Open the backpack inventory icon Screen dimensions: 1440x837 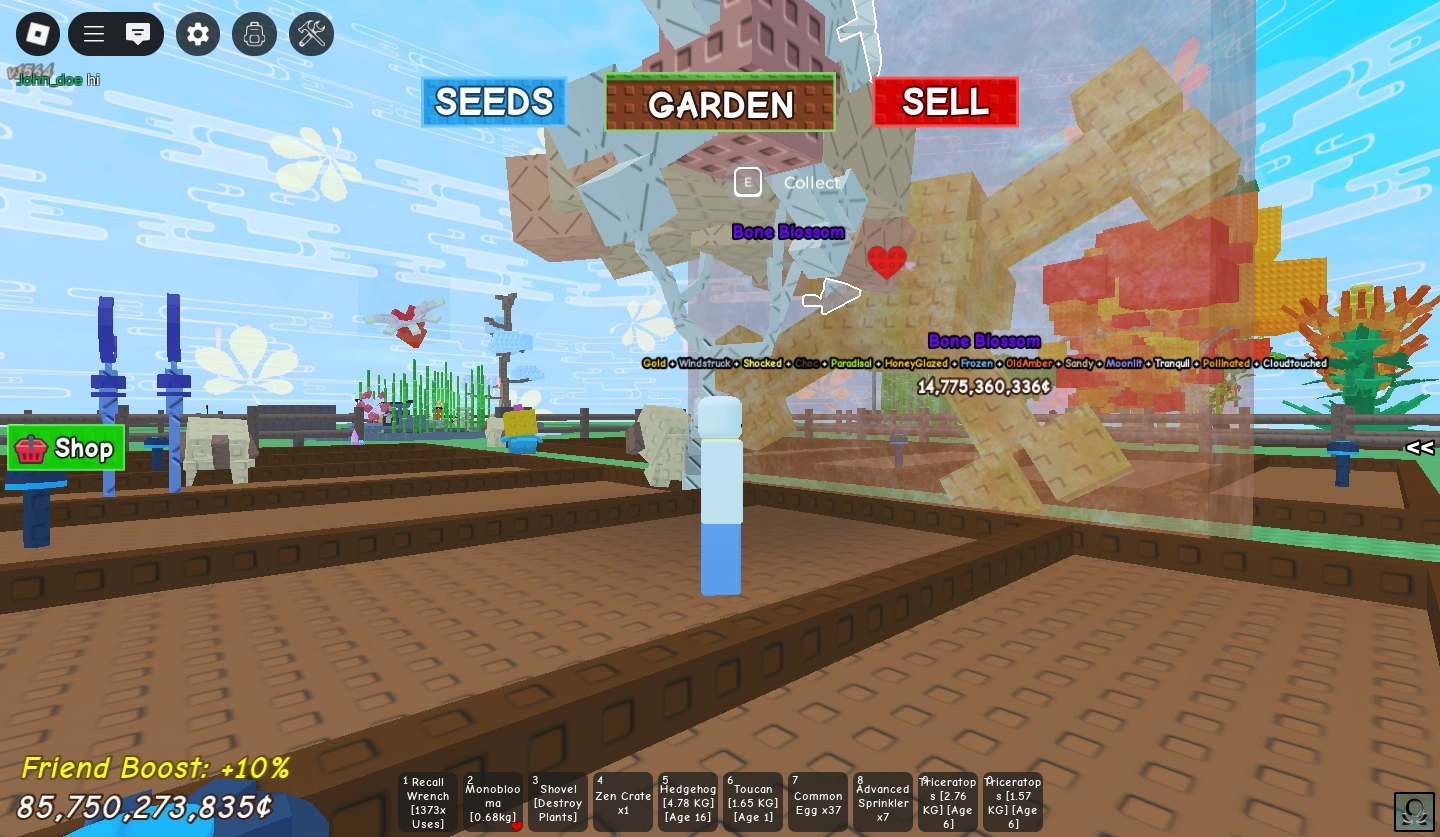(254, 33)
